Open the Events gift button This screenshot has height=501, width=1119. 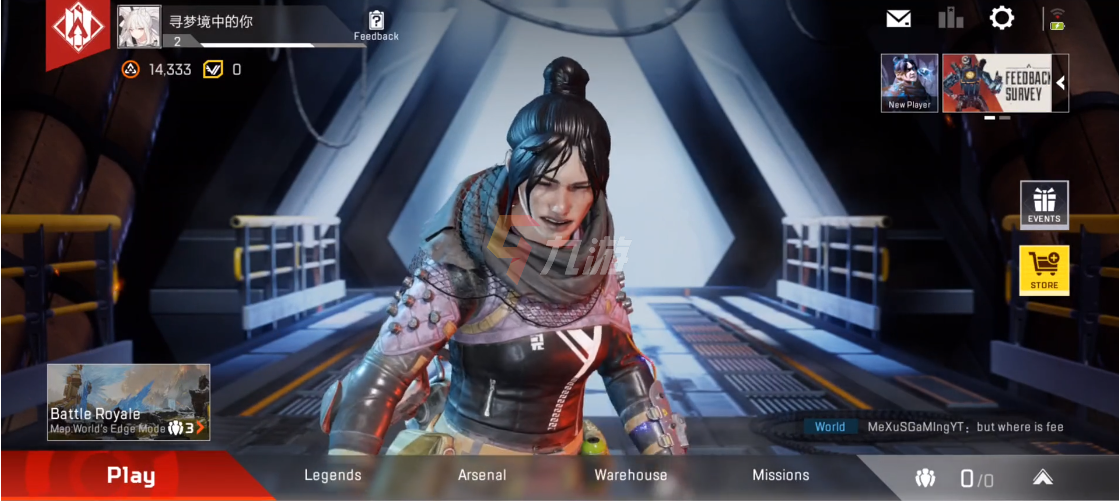(x=1044, y=204)
